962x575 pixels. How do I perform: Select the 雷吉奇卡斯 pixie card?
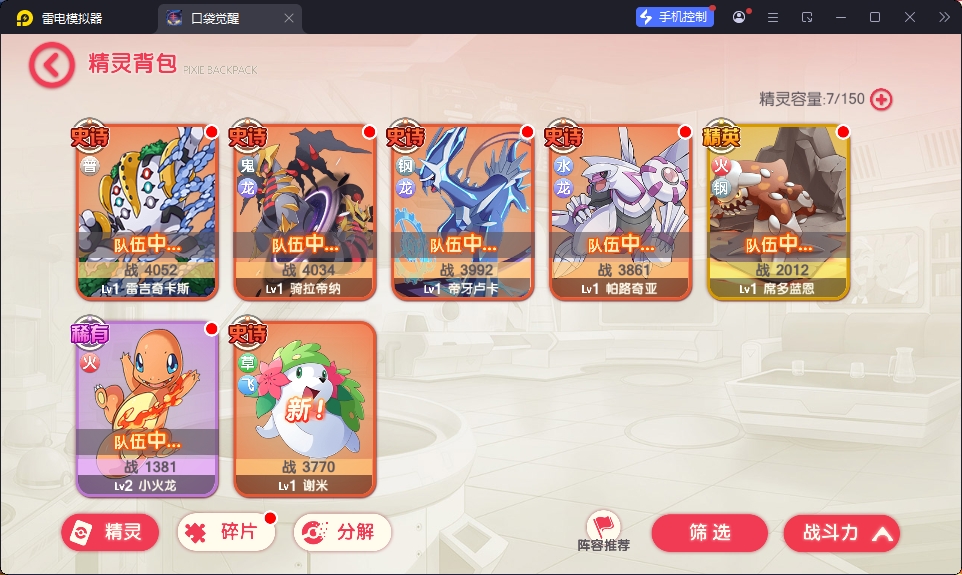point(147,213)
